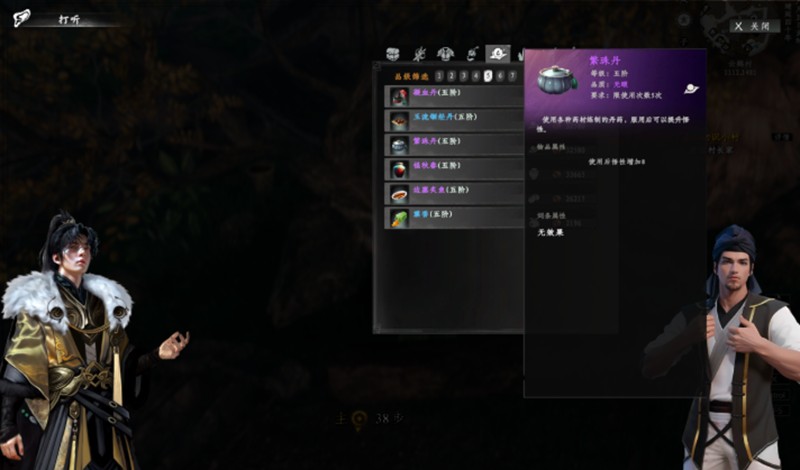Viewport: 800px width, 470px height.
Task: Switch to the armor clothing tab
Action: tap(446, 53)
